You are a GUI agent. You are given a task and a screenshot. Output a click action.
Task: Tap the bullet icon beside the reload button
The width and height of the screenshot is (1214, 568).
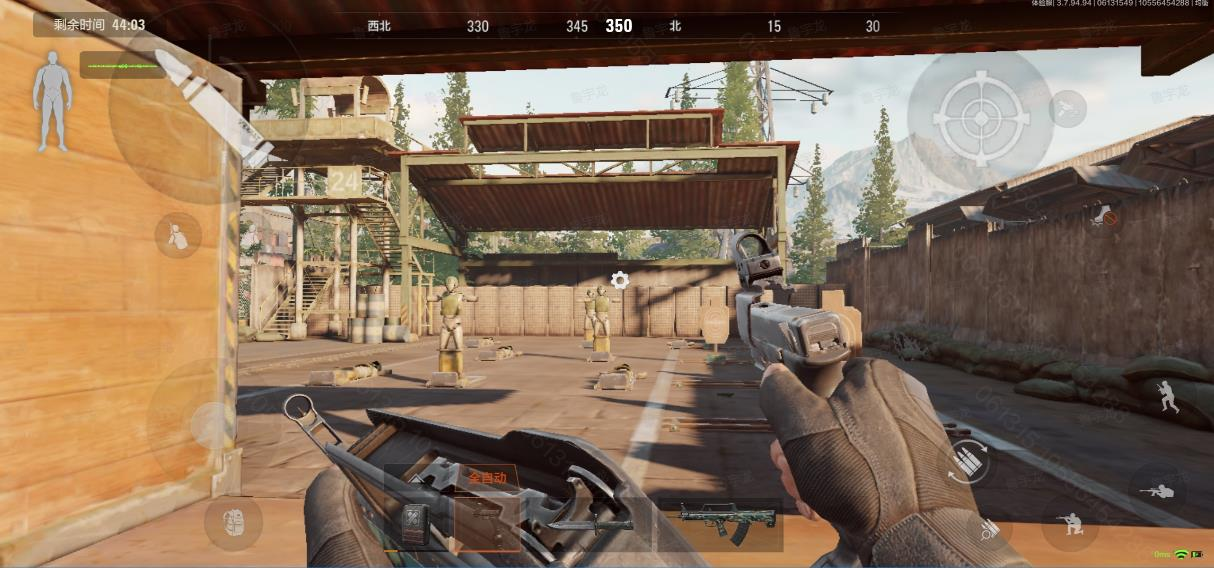click(990, 529)
